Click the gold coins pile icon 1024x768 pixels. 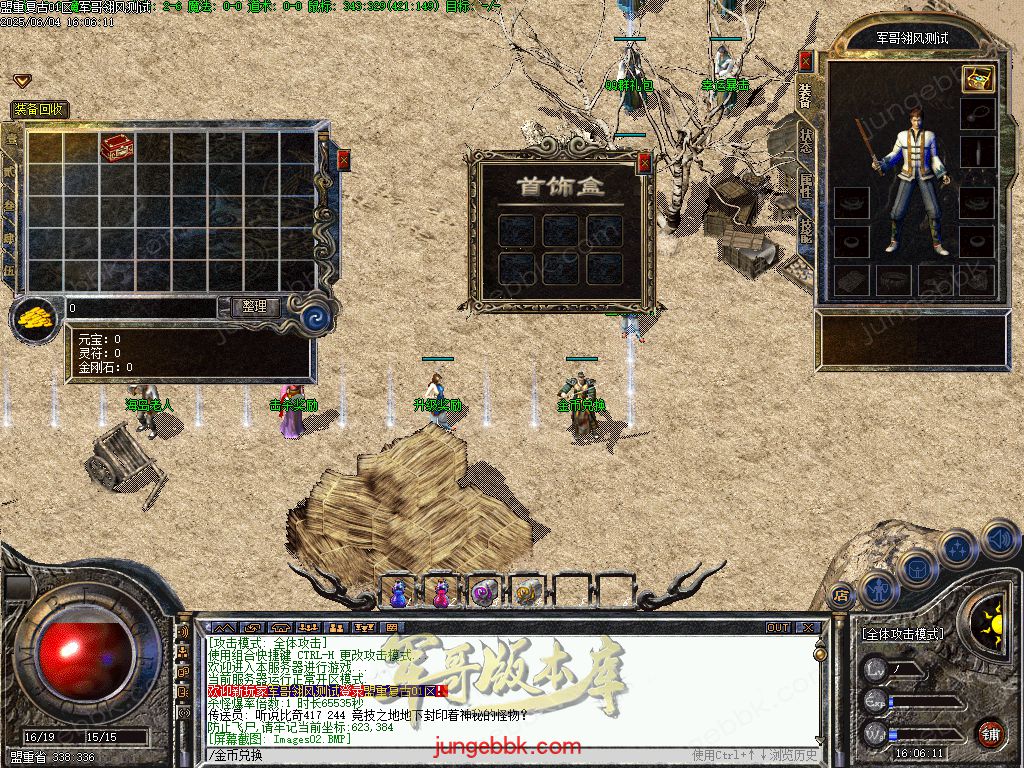(x=33, y=319)
